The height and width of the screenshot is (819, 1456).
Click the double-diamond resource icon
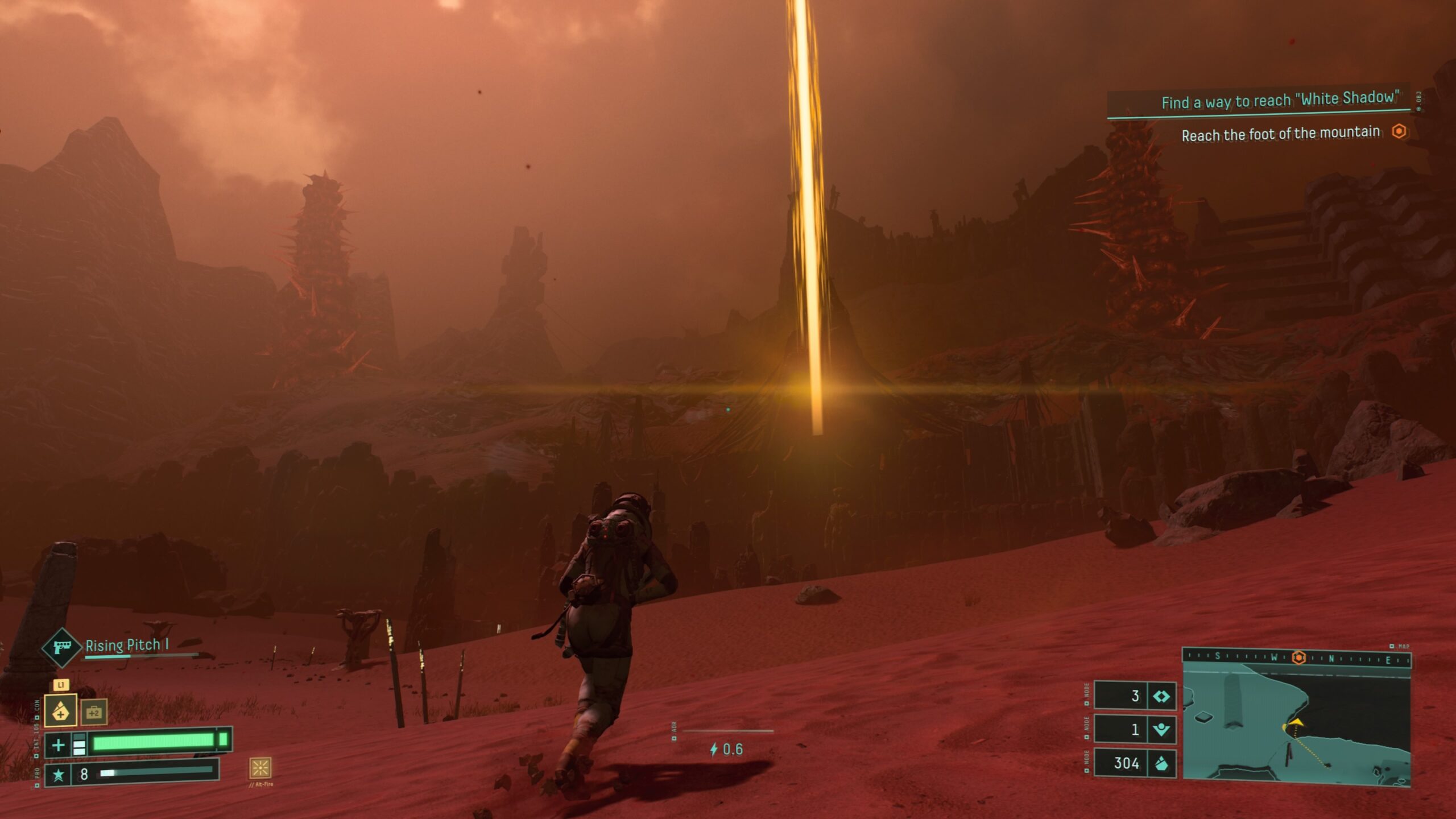(x=1161, y=696)
